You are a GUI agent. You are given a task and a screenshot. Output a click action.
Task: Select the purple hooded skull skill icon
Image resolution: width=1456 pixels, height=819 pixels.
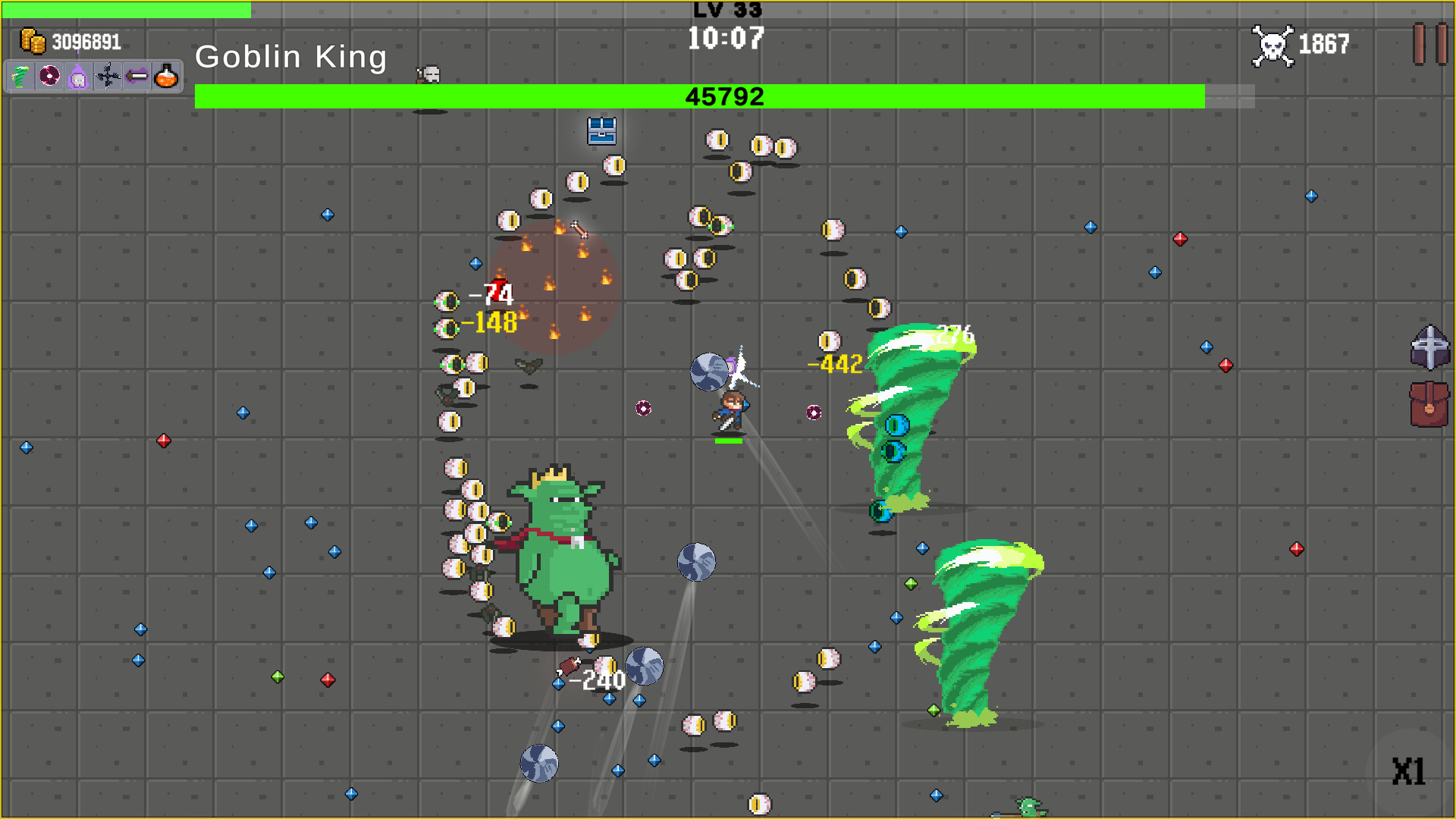tap(78, 76)
